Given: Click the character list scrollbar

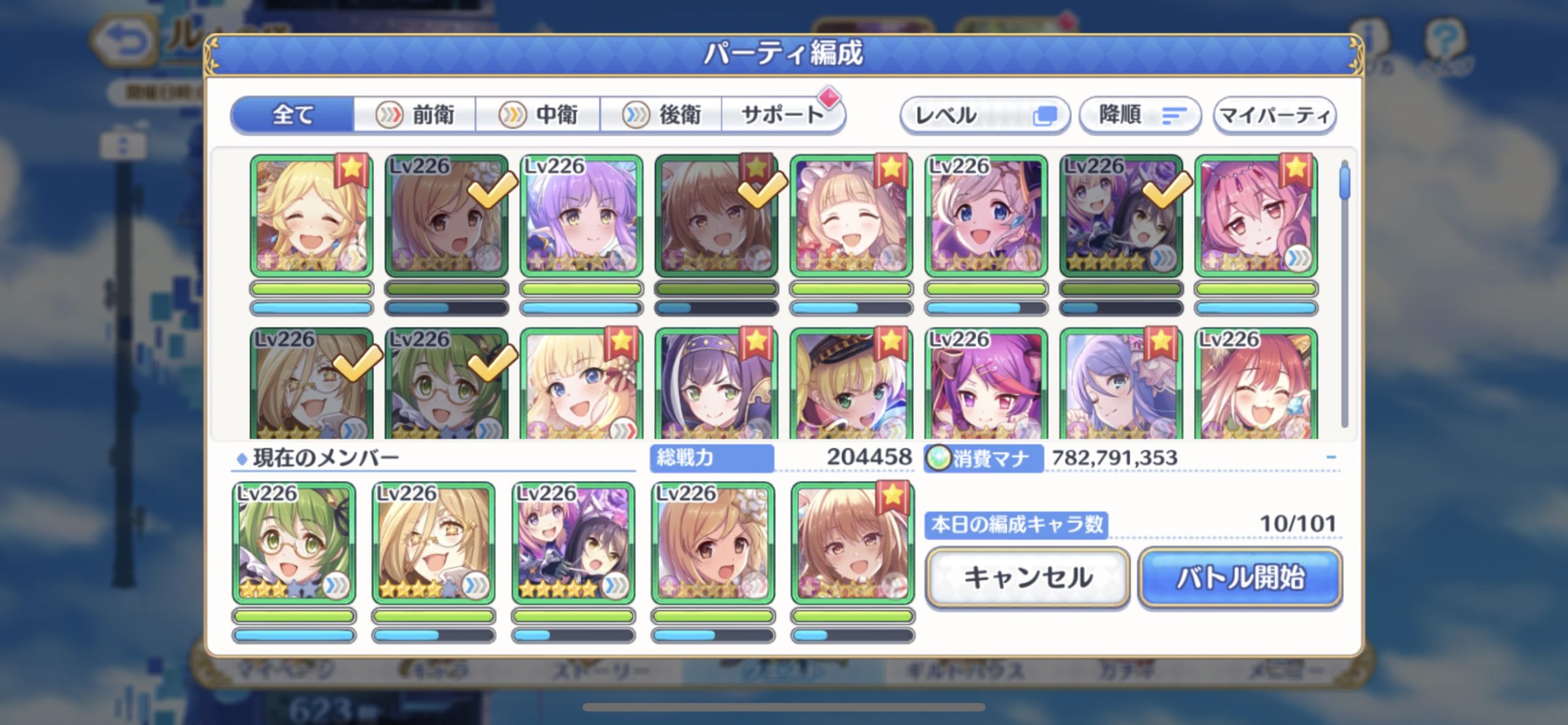Looking at the screenshot, I should (1344, 294).
